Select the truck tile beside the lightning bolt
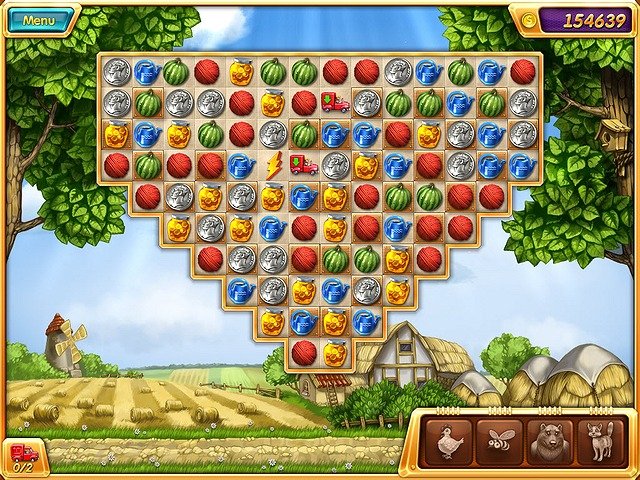 pyautogui.click(x=304, y=165)
